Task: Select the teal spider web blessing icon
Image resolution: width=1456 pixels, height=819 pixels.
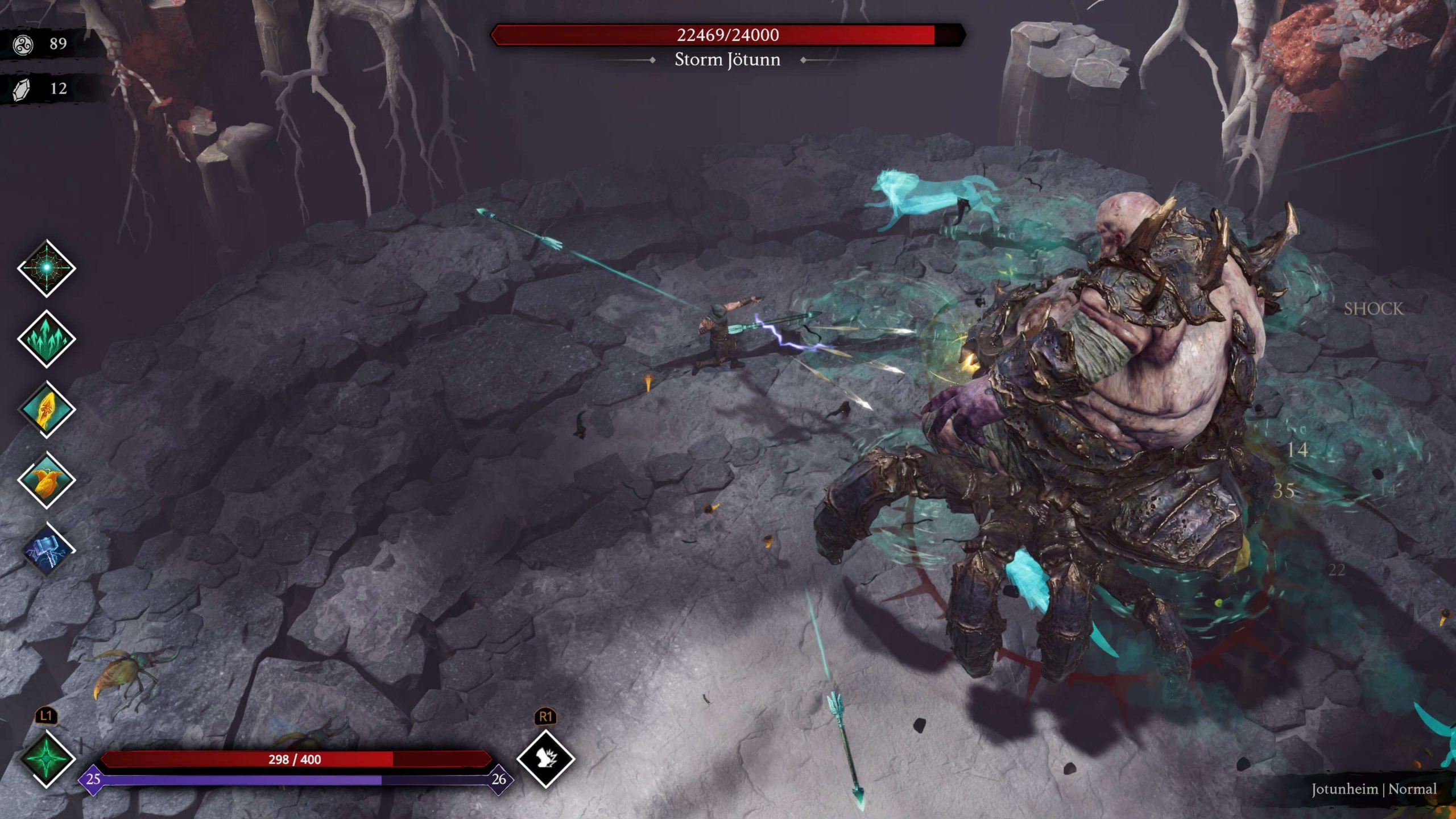Action: (47, 268)
